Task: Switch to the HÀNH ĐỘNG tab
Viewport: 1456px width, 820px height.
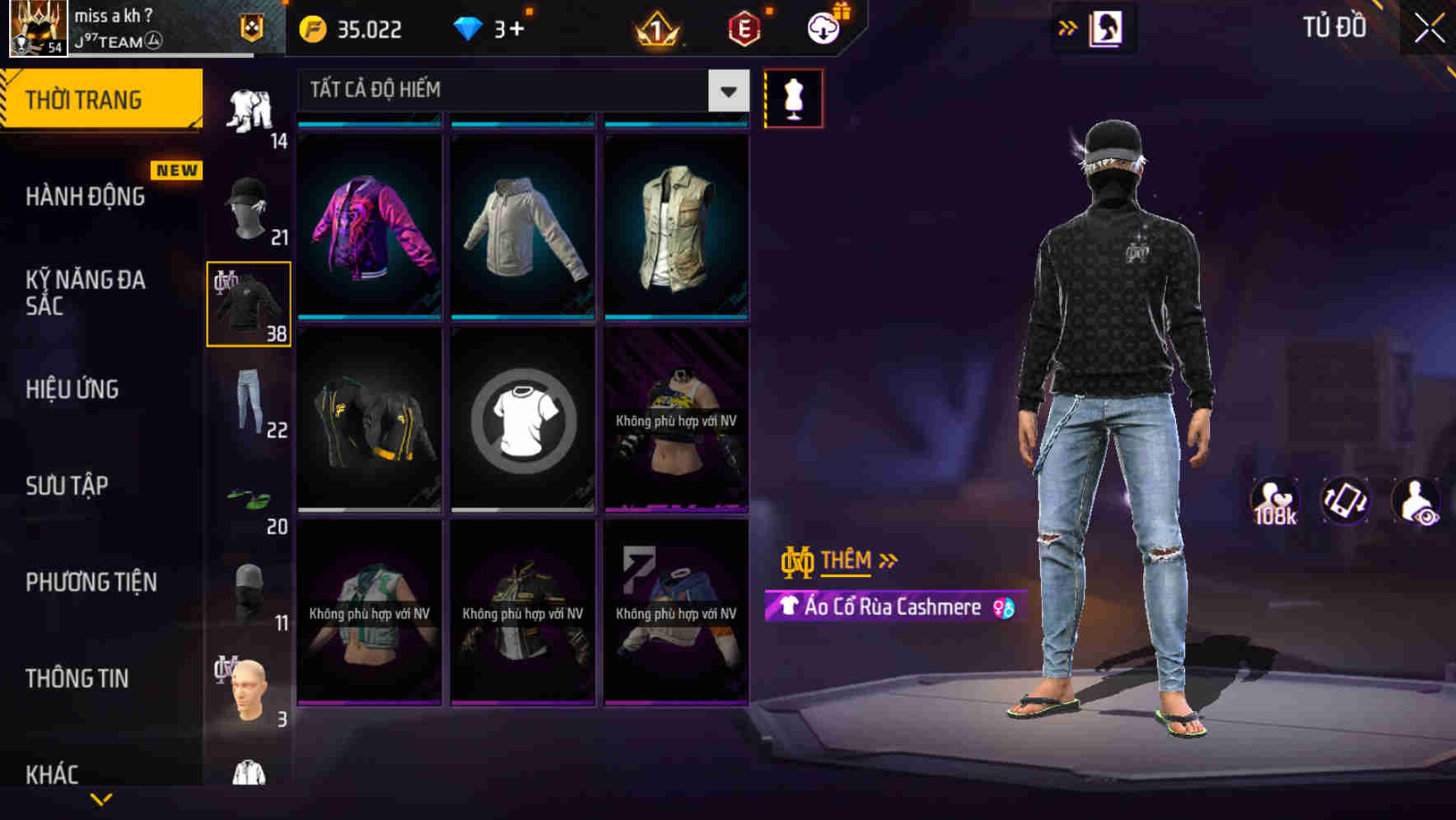Action: tap(85, 197)
